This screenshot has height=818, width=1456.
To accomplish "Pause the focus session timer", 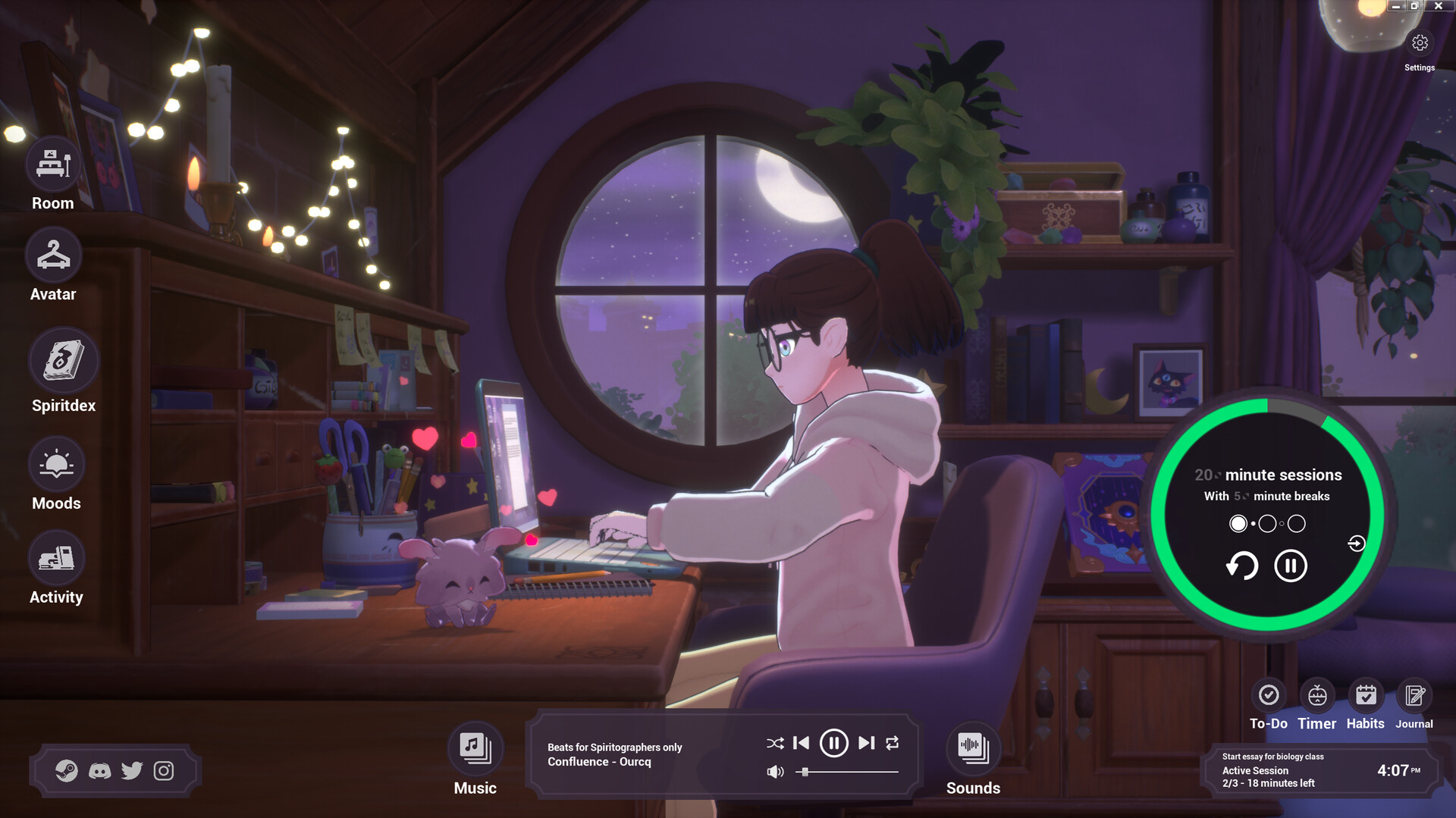I will click(1290, 566).
